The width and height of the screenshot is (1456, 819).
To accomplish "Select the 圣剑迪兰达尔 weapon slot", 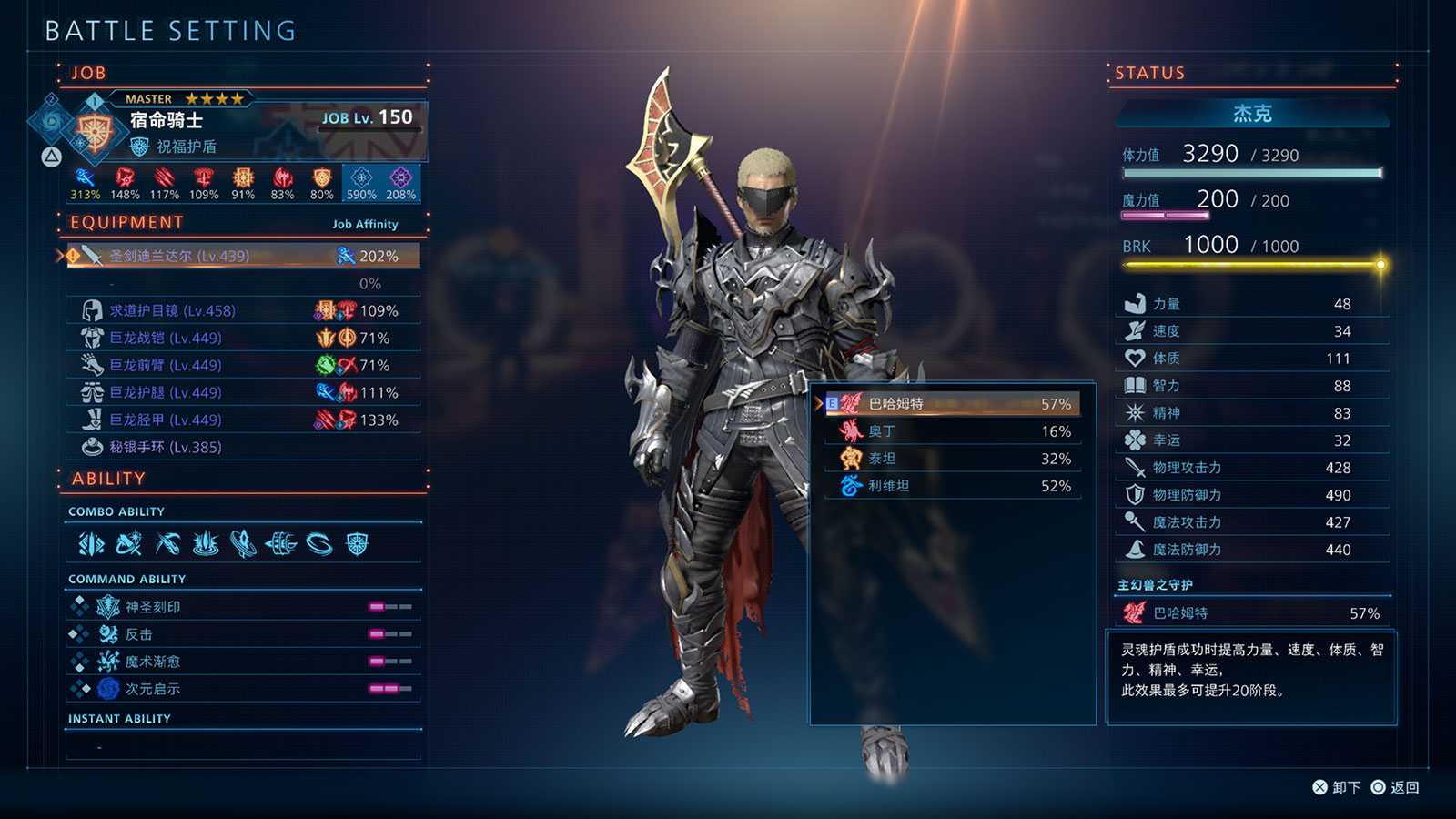I will 242,256.
